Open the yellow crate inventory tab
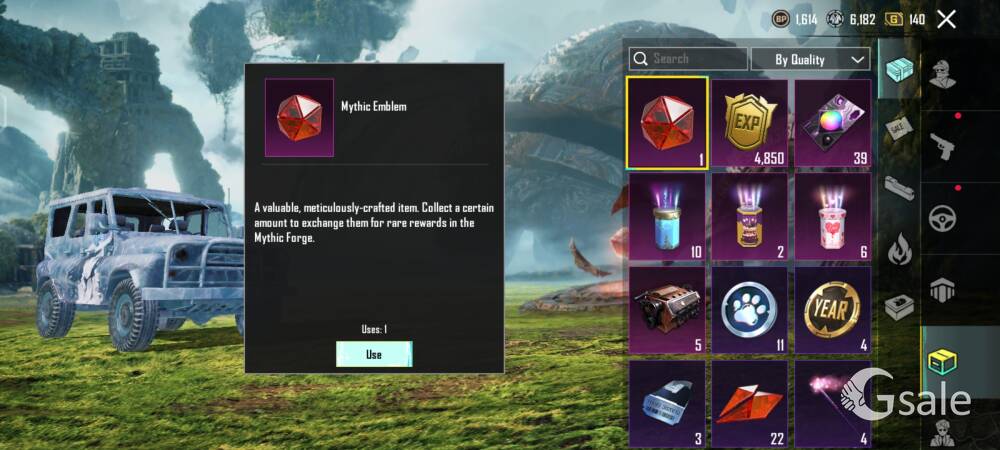Viewport: 1000px width, 450px height. [x=942, y=362]
